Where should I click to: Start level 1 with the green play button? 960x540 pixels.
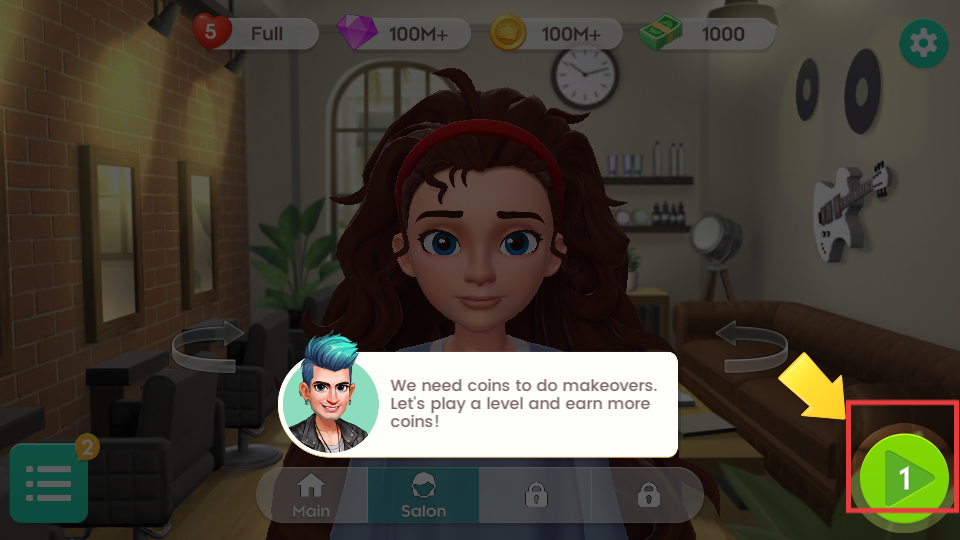pos(905,478)
